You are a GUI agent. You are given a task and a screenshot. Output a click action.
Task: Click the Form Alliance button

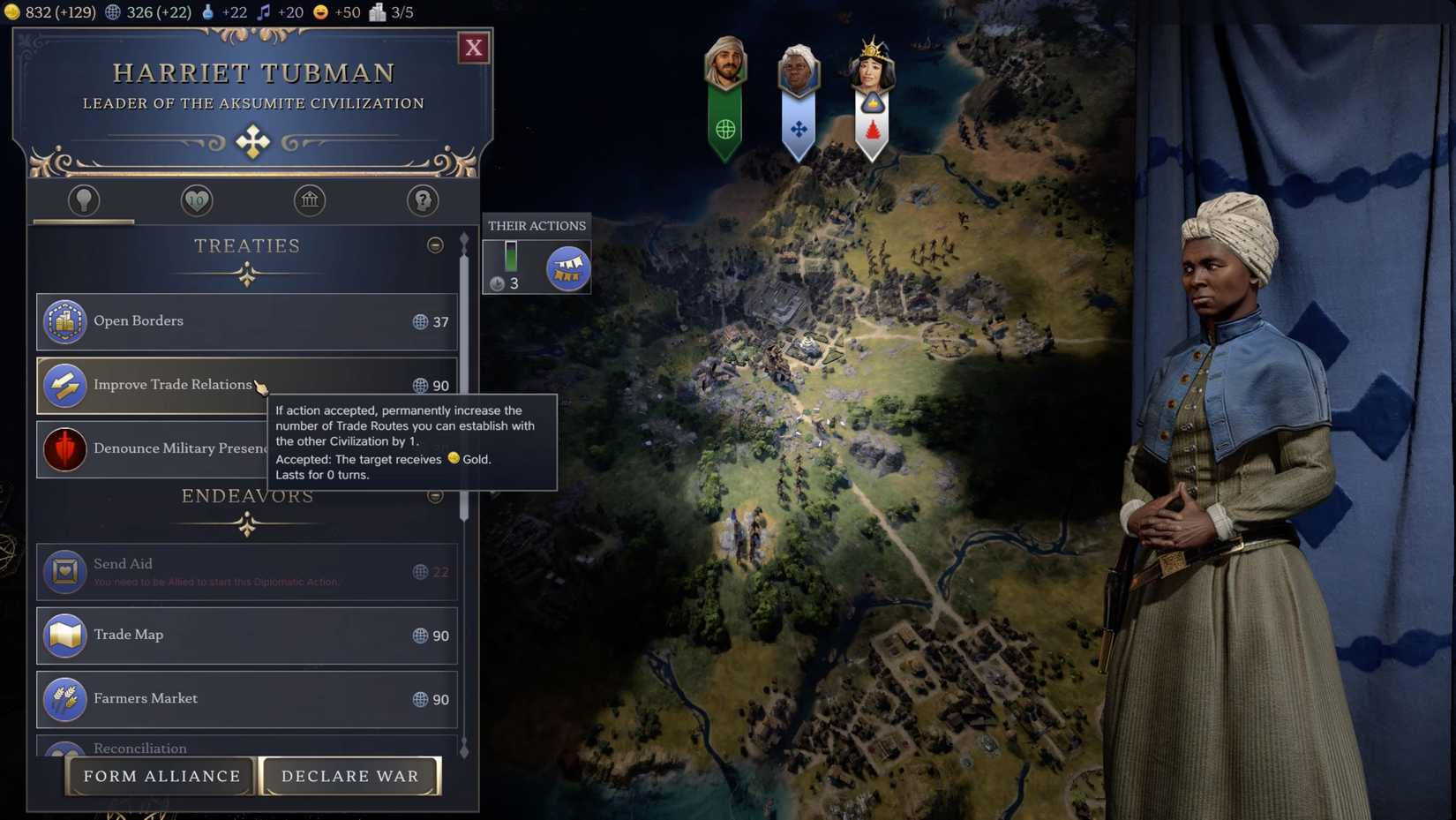161,776
